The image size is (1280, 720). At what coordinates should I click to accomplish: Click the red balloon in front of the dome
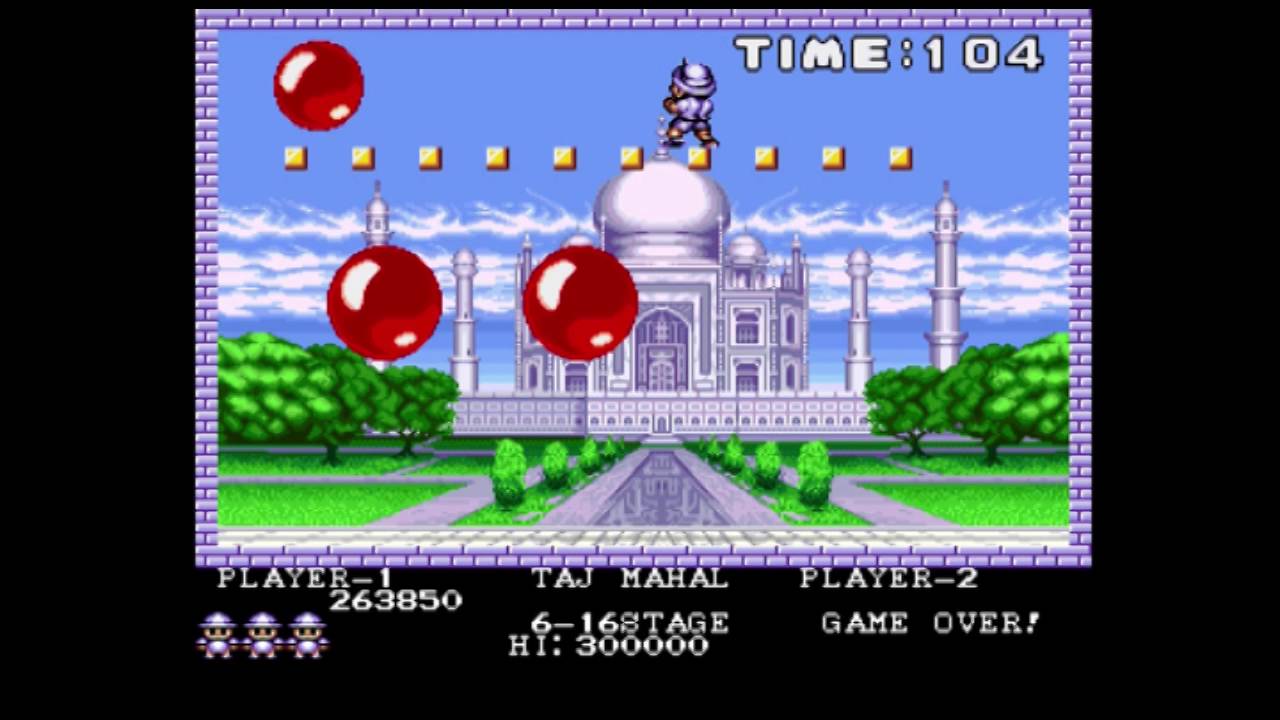582,303
